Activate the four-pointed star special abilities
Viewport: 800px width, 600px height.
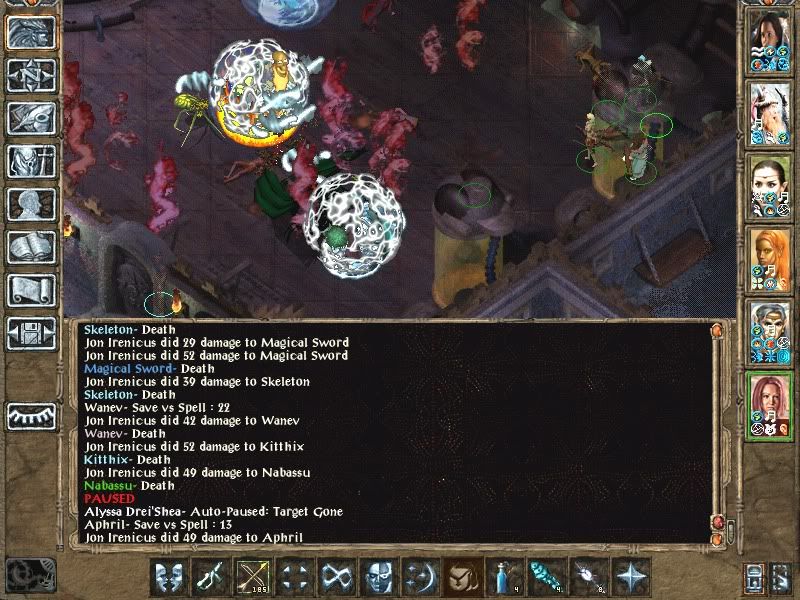[630, 577]
